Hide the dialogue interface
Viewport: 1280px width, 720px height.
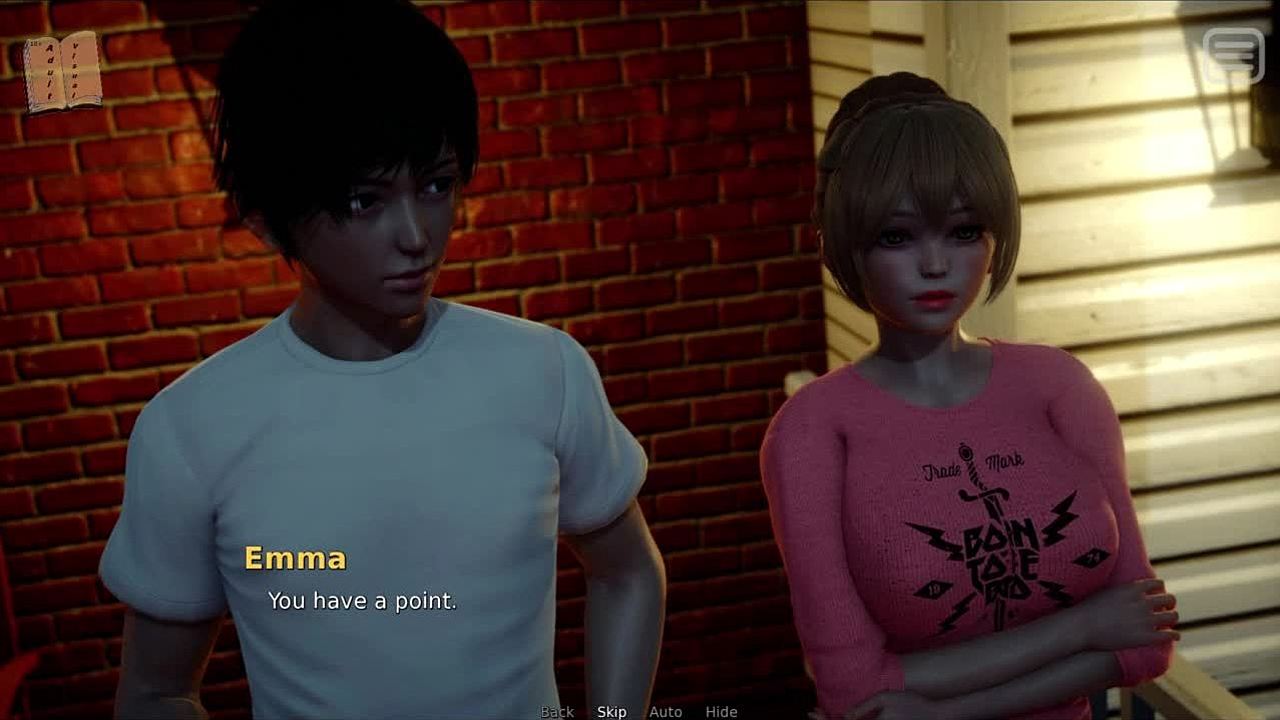pyautogui.click(x=721, y=712)
